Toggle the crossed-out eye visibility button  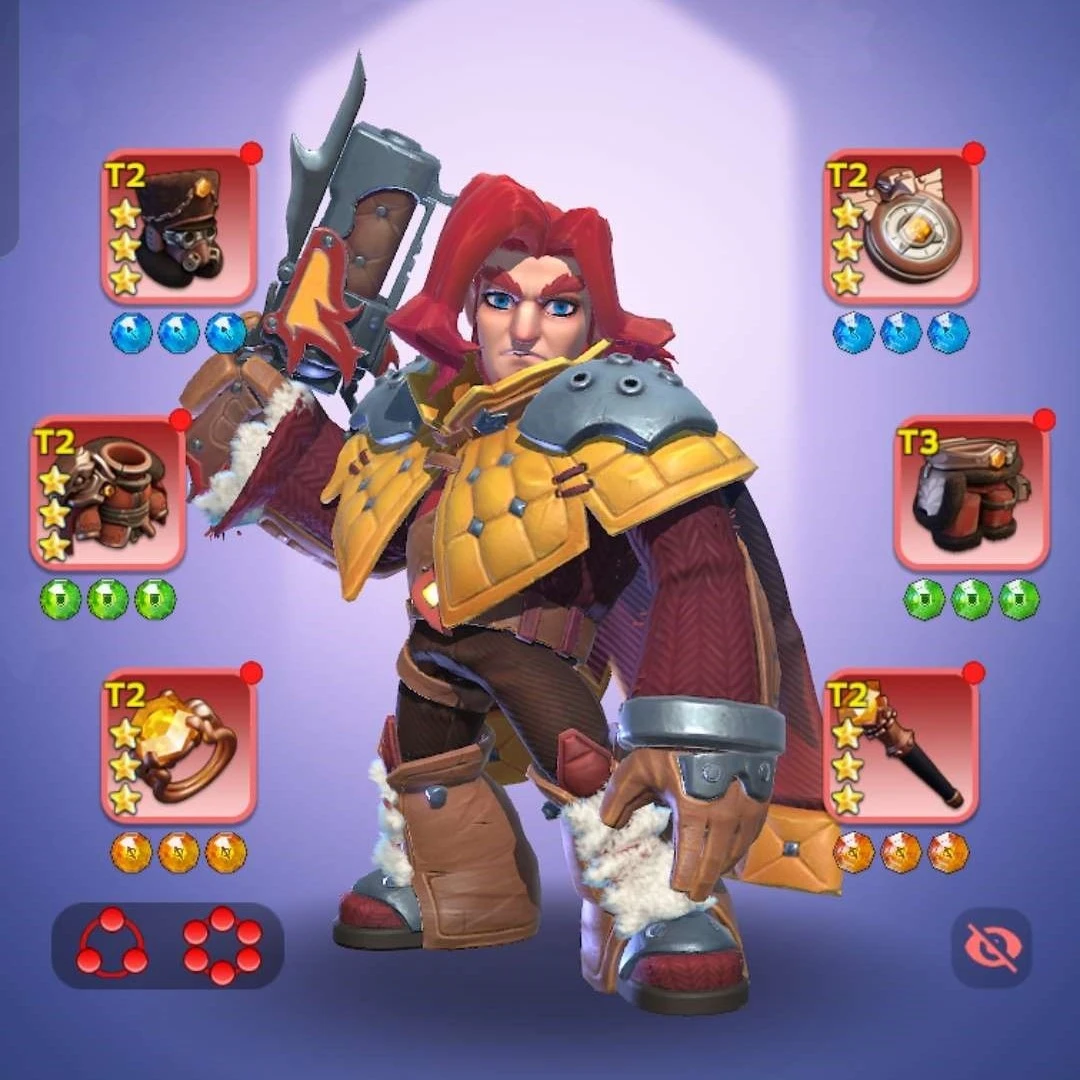click(991, 947)
